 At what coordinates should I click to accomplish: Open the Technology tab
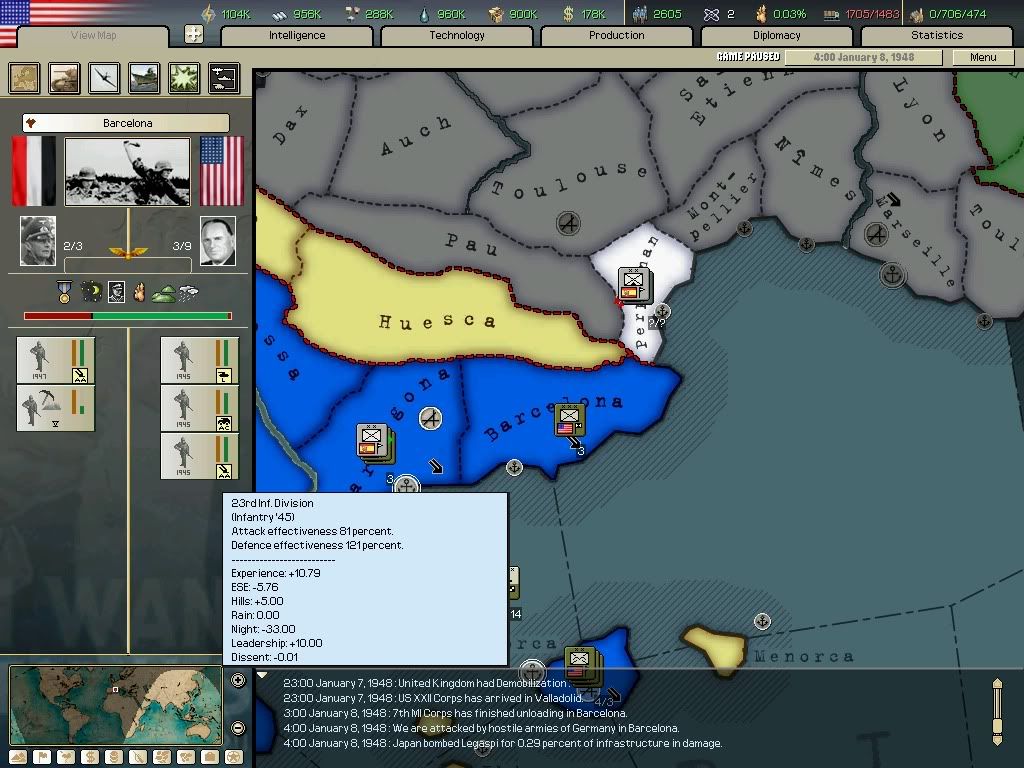point(457,36)
